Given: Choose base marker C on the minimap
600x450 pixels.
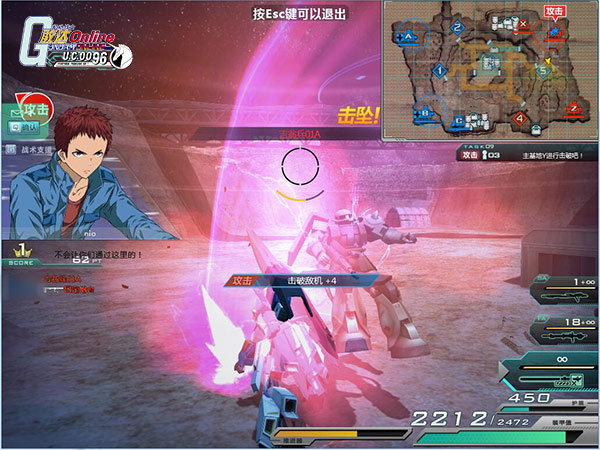Looking at the screenshot, I should click(459, 121).
